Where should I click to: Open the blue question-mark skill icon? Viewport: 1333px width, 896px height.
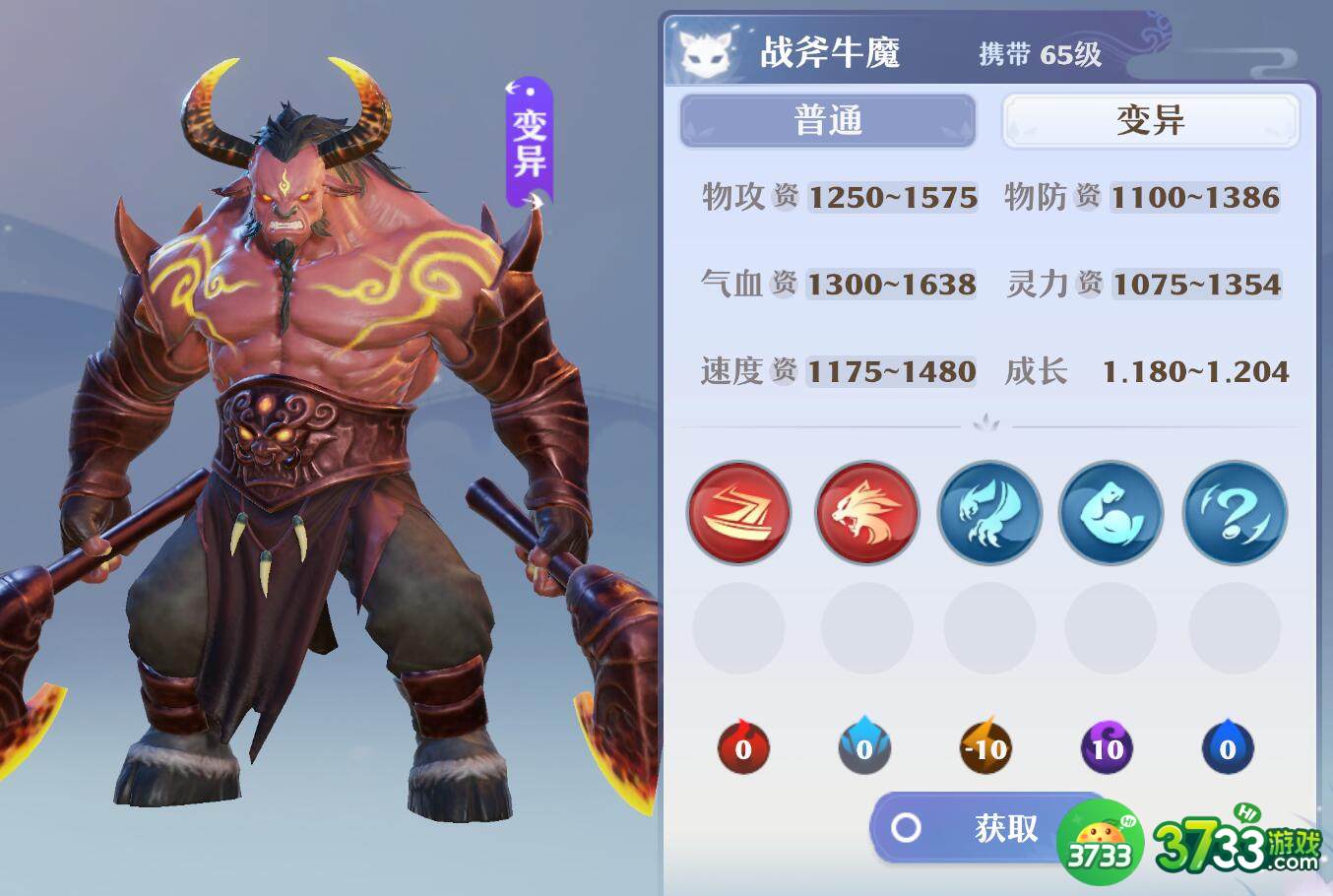tap(1234, 513)
